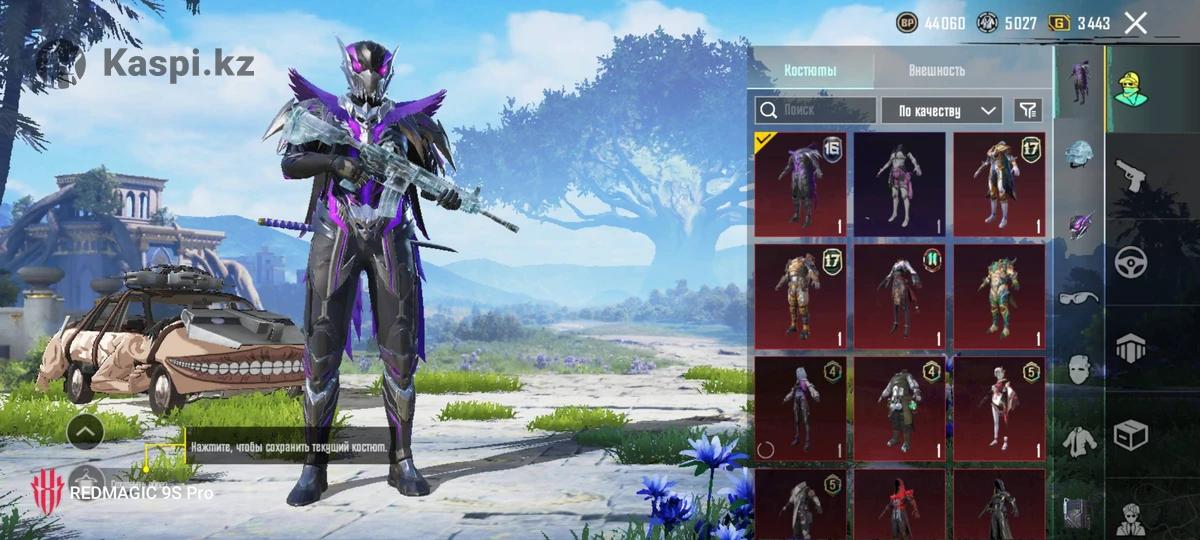Switch to the steering wheel vehicles section
The height and width of the screenshot is (540, 1200).
tap(1131, 261)
